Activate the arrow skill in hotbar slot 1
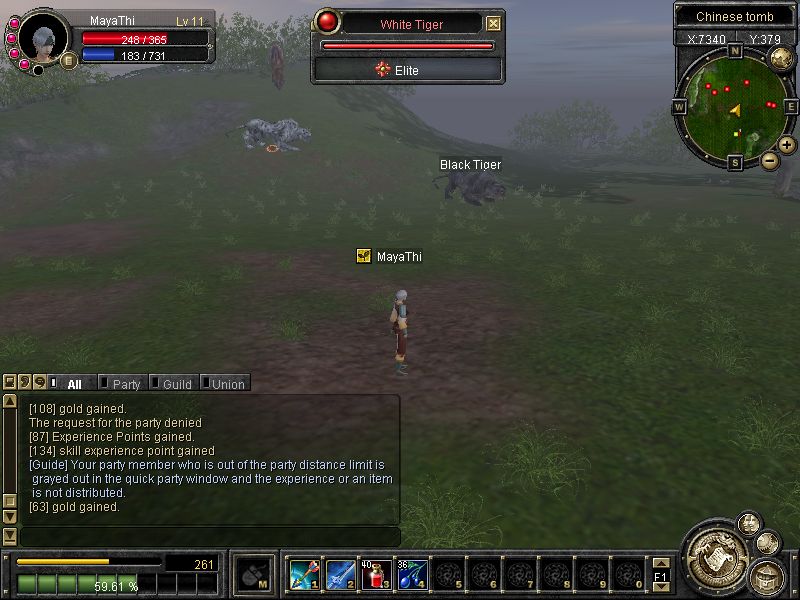The height and width of the screenshot is (600, 800). click(x=304, y=574)
